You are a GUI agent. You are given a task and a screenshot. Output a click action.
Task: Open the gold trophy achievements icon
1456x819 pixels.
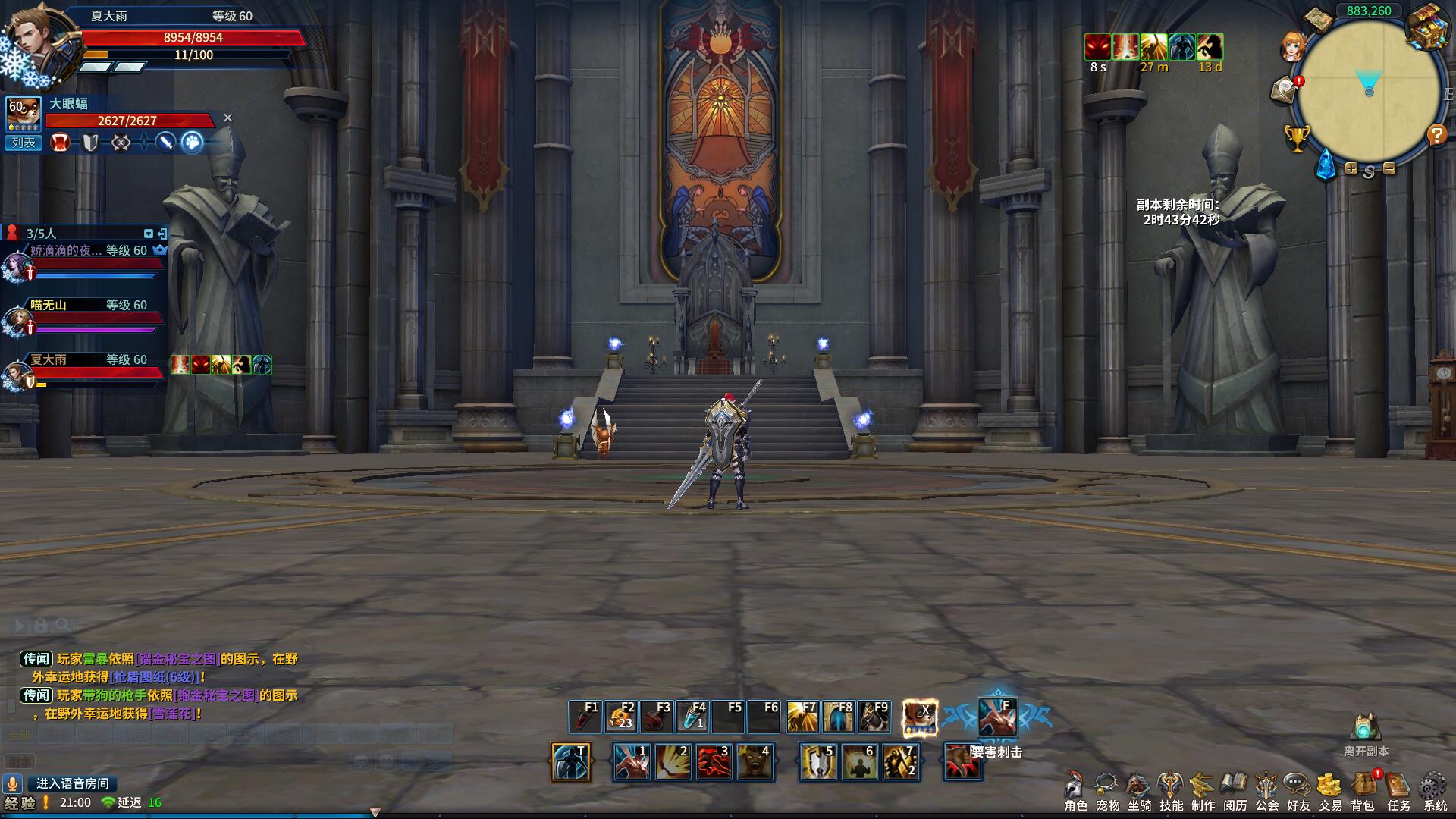click(x=1297, y=138)
